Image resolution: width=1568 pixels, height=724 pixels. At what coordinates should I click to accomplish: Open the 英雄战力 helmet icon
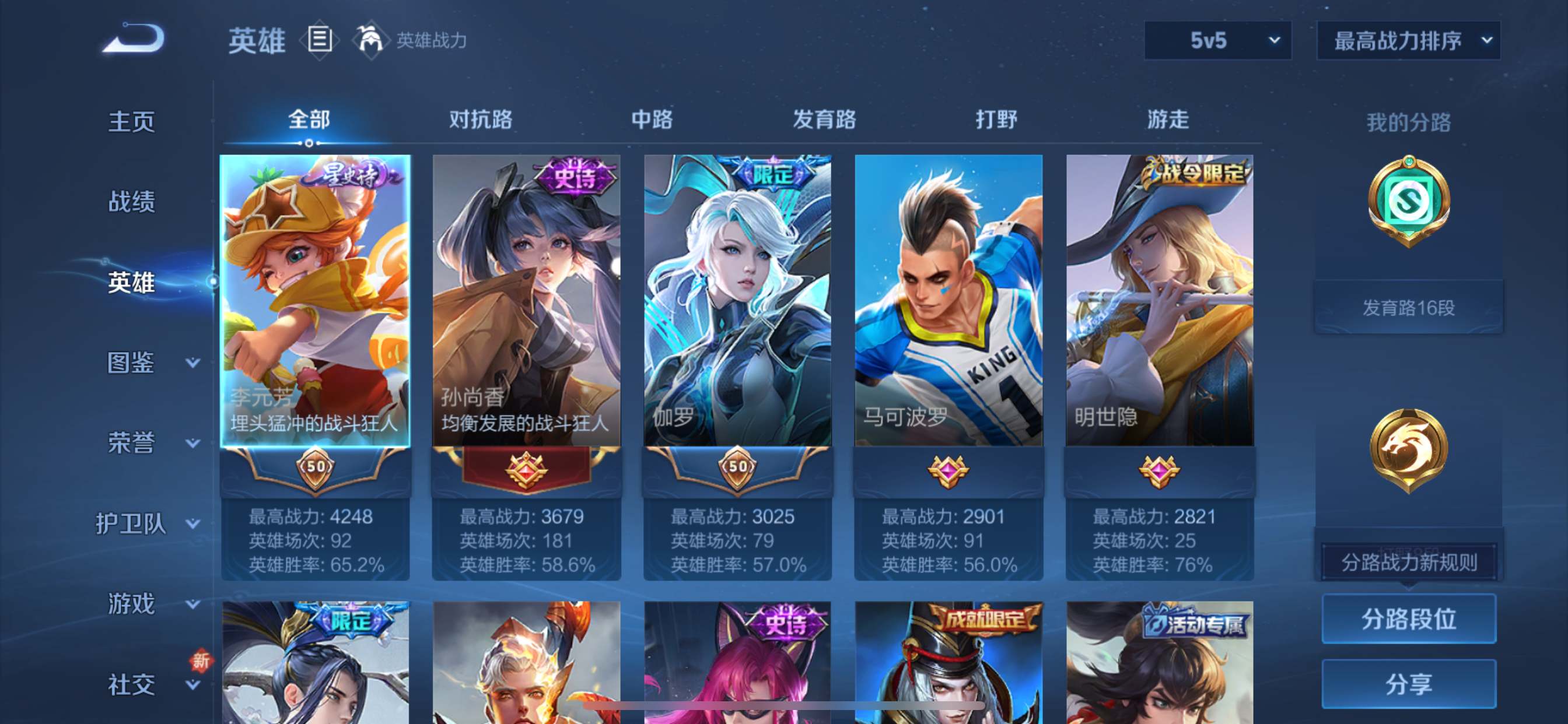[x=369, y=40]
